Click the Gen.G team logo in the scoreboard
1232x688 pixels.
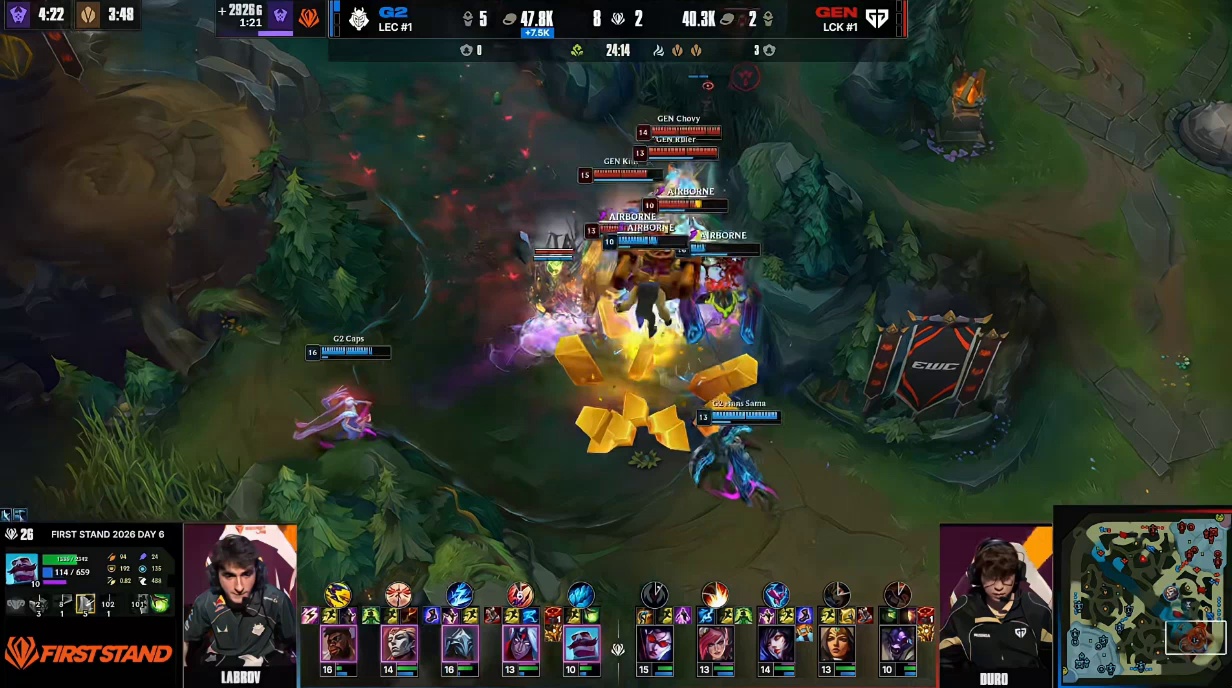coord(877,18)
